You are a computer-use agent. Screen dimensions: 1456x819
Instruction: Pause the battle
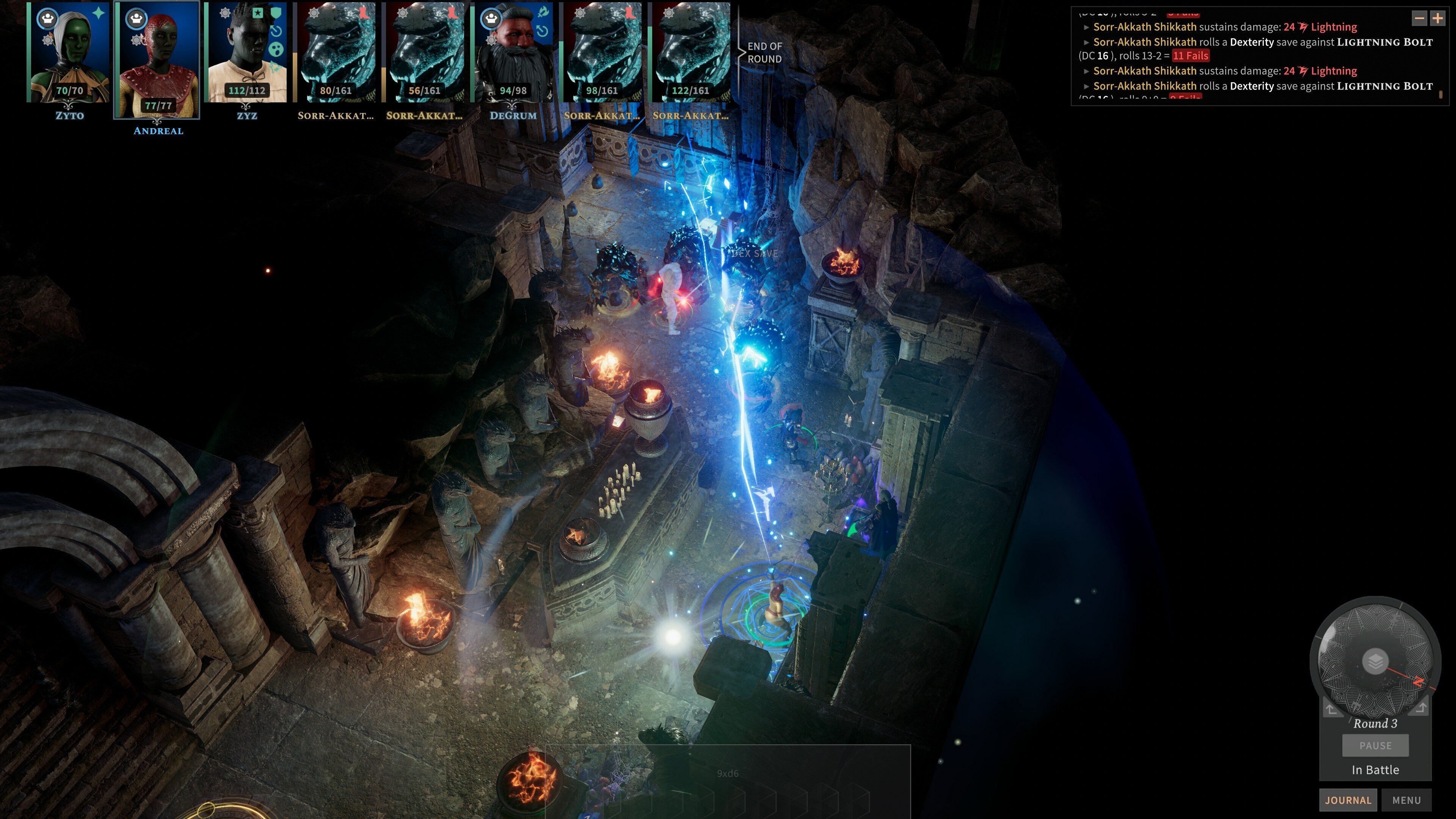[x=1375, y=745]
